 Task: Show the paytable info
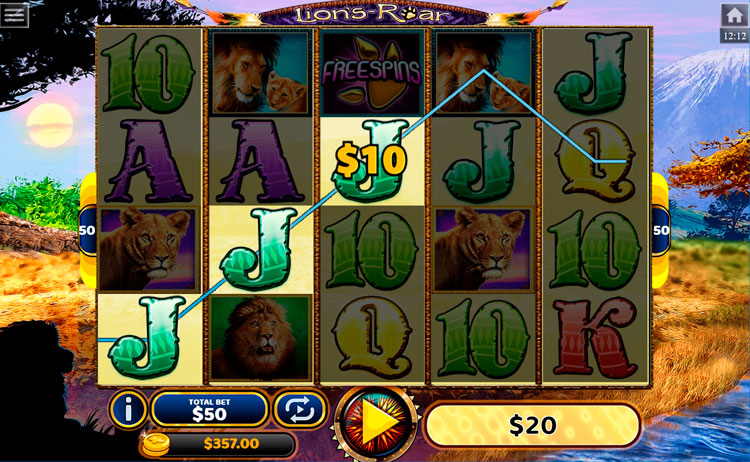[128, 409]
